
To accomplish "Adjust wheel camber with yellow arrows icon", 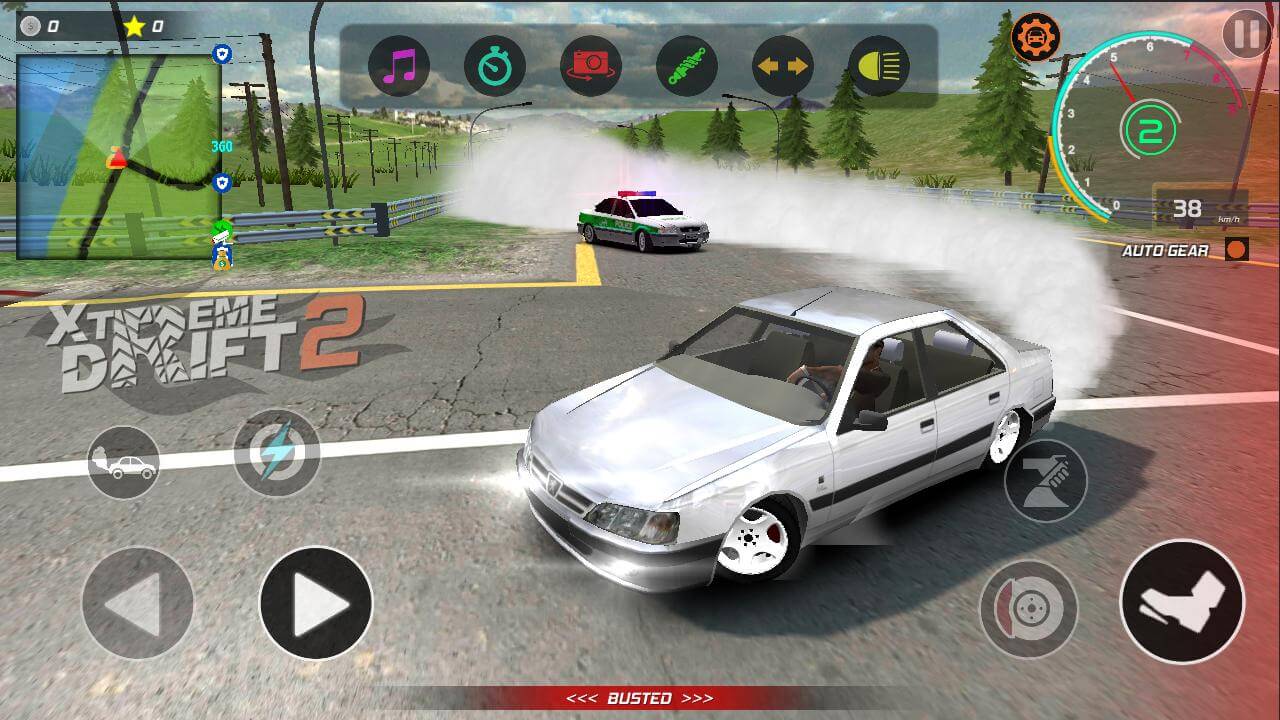I will tap(781, 65).
